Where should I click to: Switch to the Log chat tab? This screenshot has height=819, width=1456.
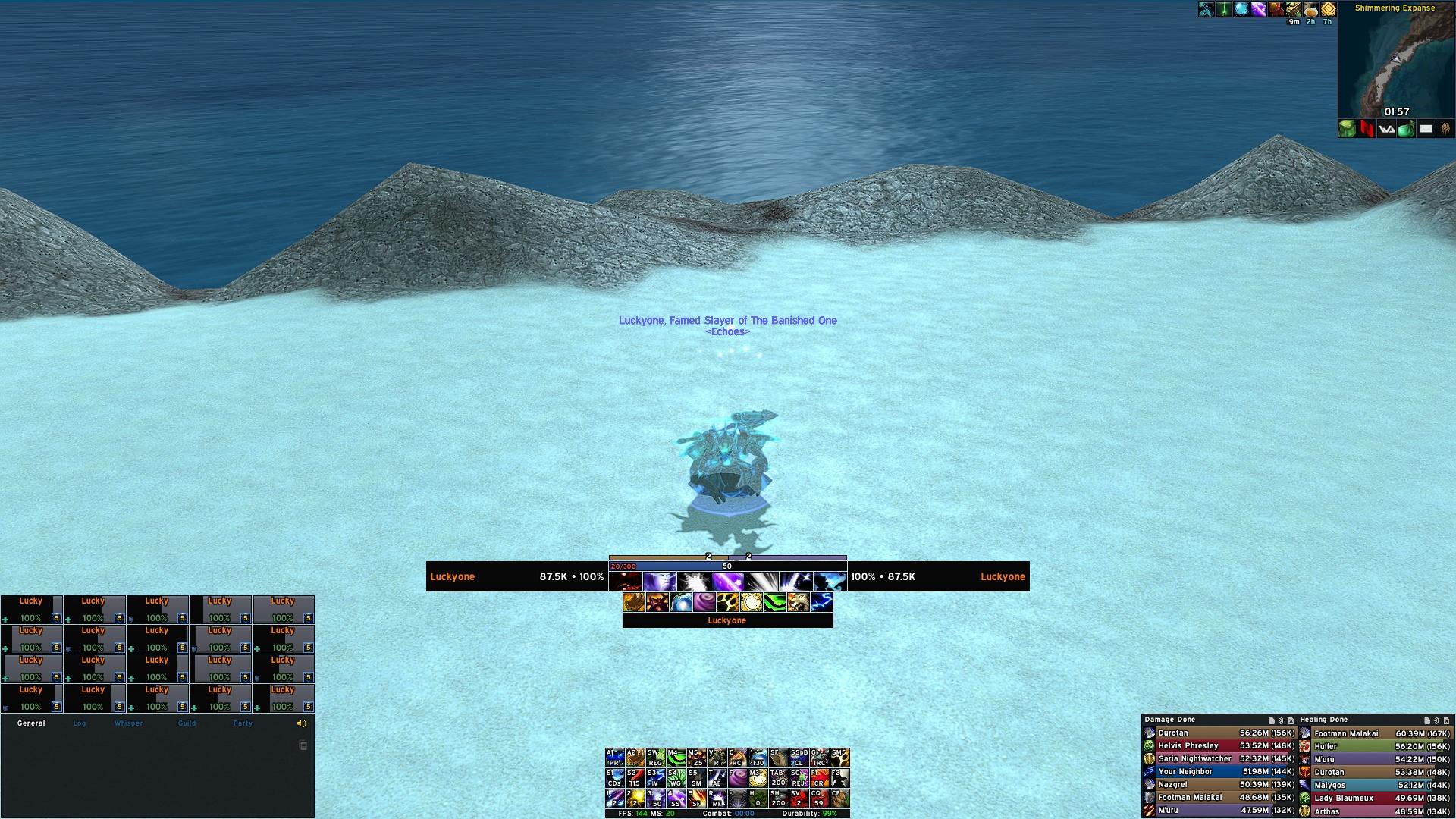point(80,723)
